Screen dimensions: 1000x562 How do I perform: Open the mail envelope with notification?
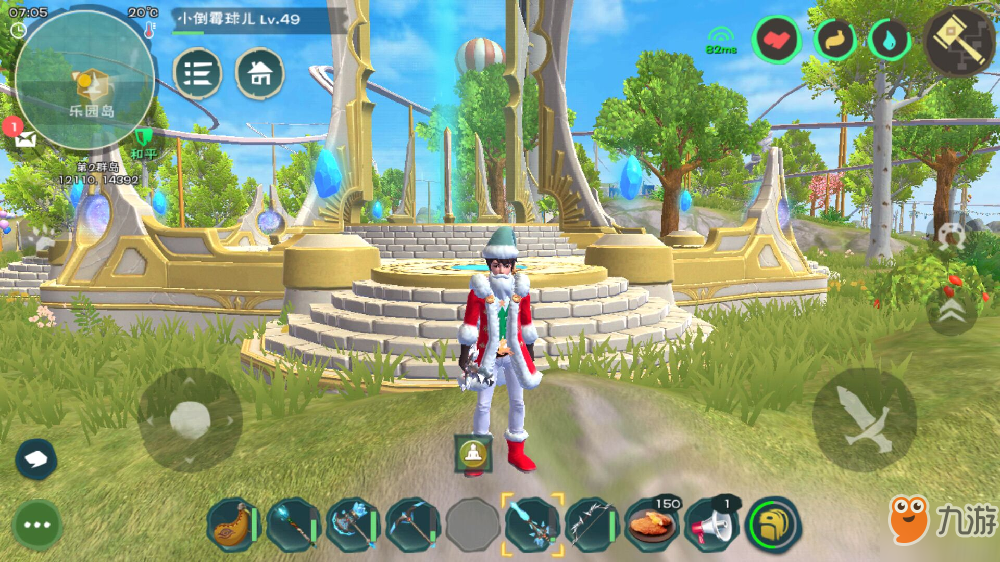click(24, 137)
